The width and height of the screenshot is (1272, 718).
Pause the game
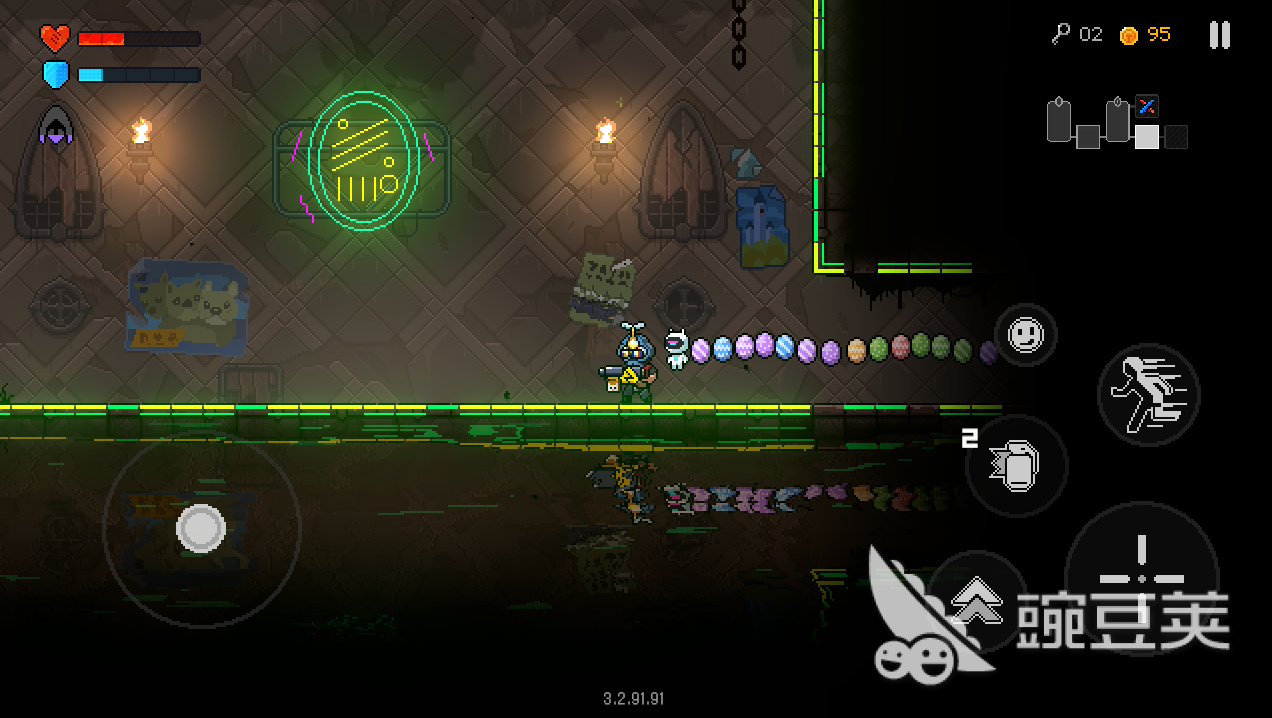pos(1219,35)
